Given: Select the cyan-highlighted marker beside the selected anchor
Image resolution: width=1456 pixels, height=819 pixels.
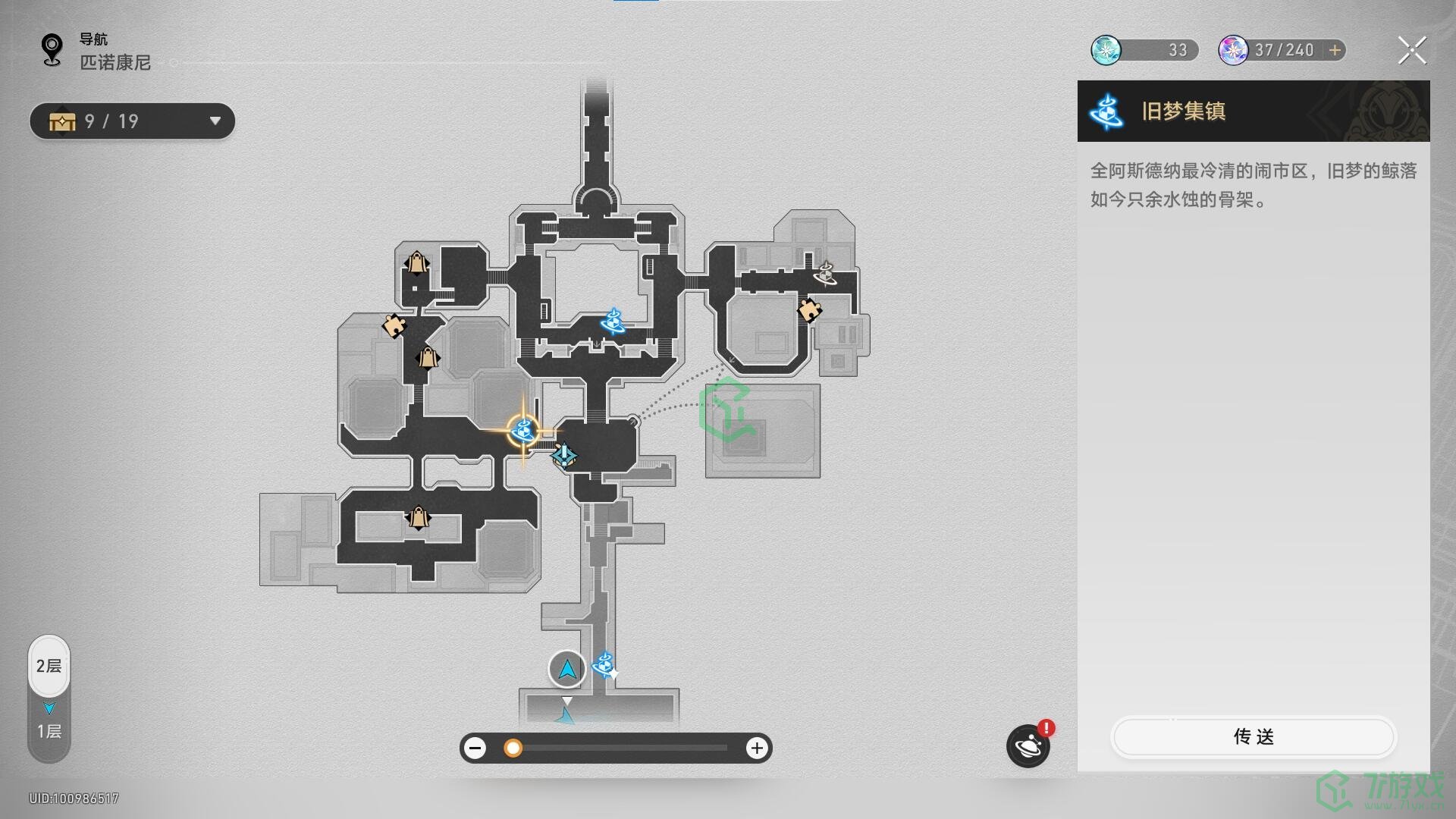Looking at the screenshot, I should pyautogui.click(x=563, y=455).
